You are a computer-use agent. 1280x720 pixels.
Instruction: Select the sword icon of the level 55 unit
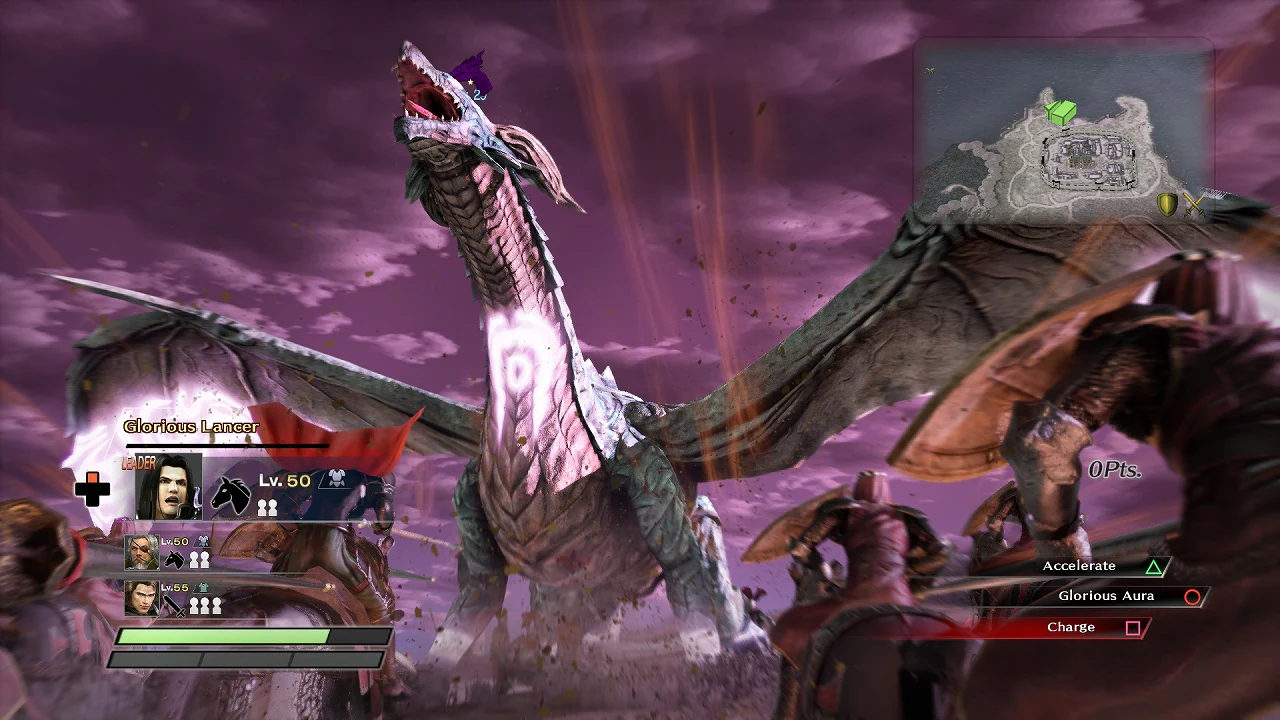(x=175, y=605)
